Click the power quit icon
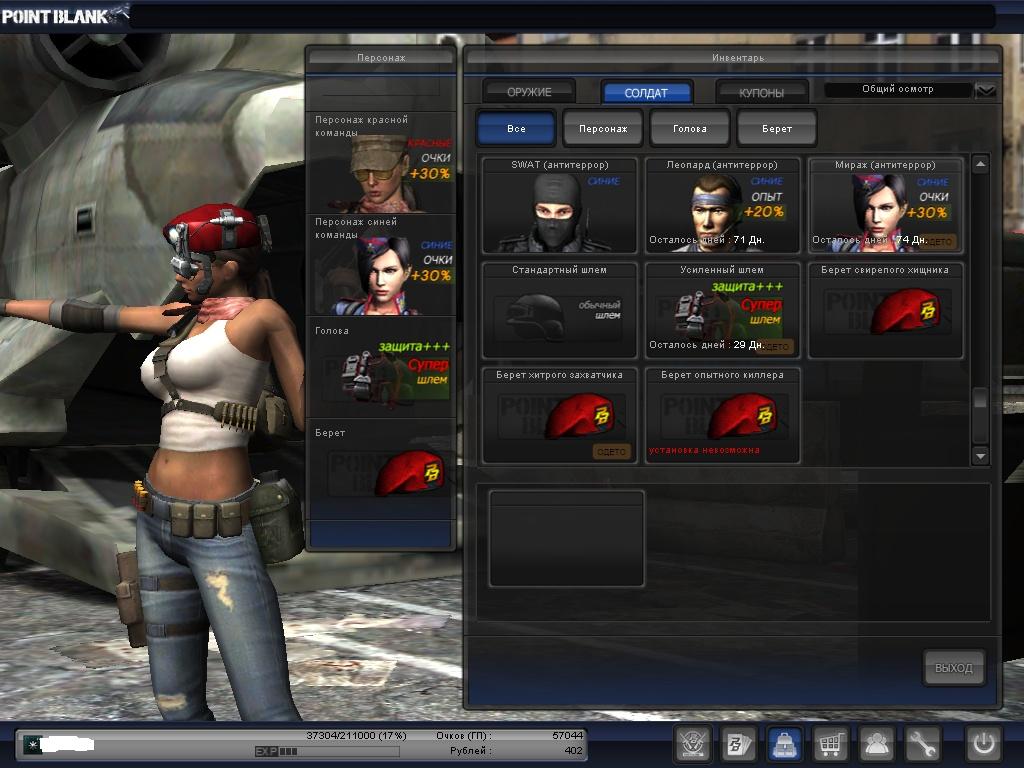 click(x=983, y=744)
